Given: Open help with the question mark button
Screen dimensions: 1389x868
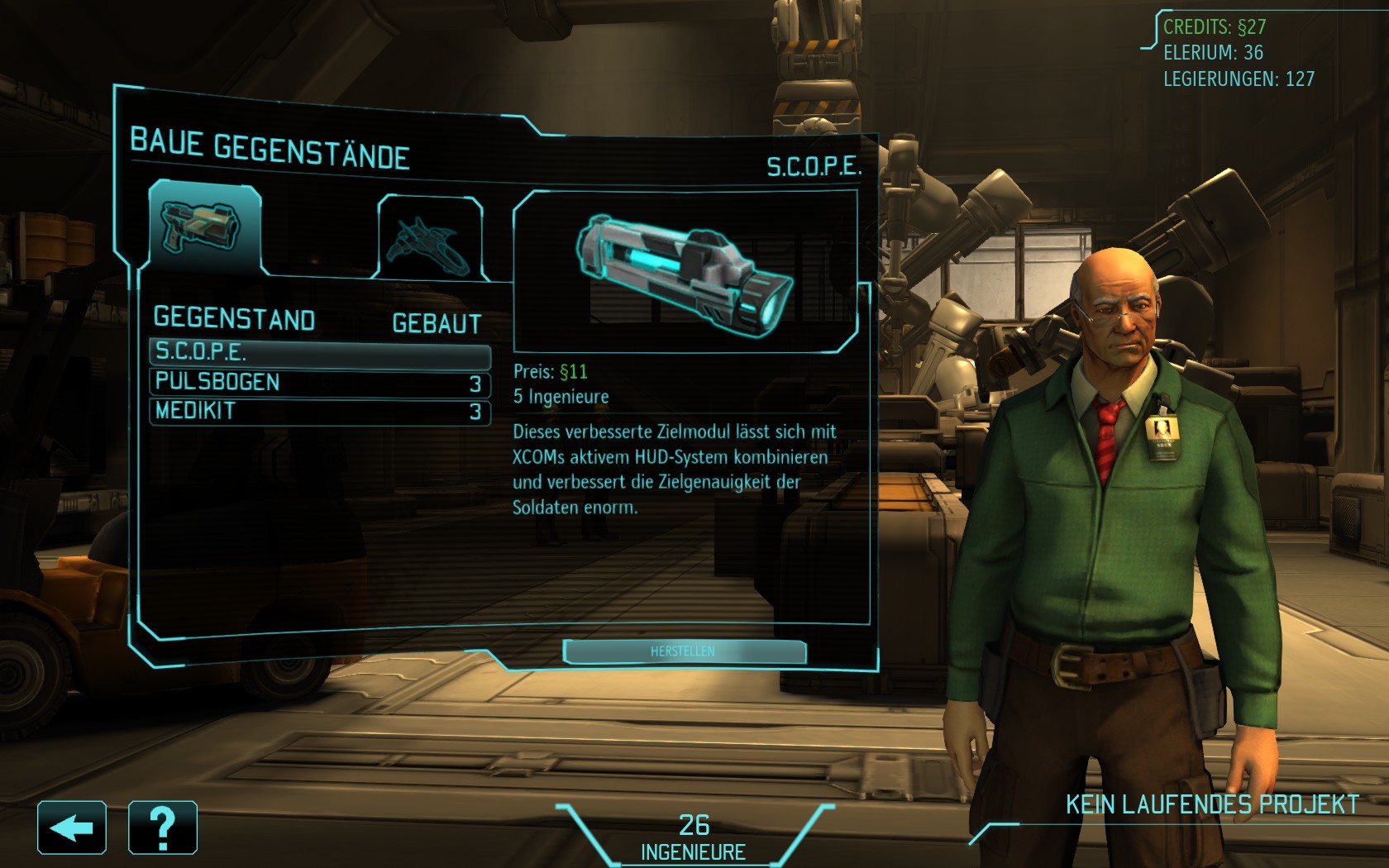Looking at the screenshot, I should [x=163, y=827].
